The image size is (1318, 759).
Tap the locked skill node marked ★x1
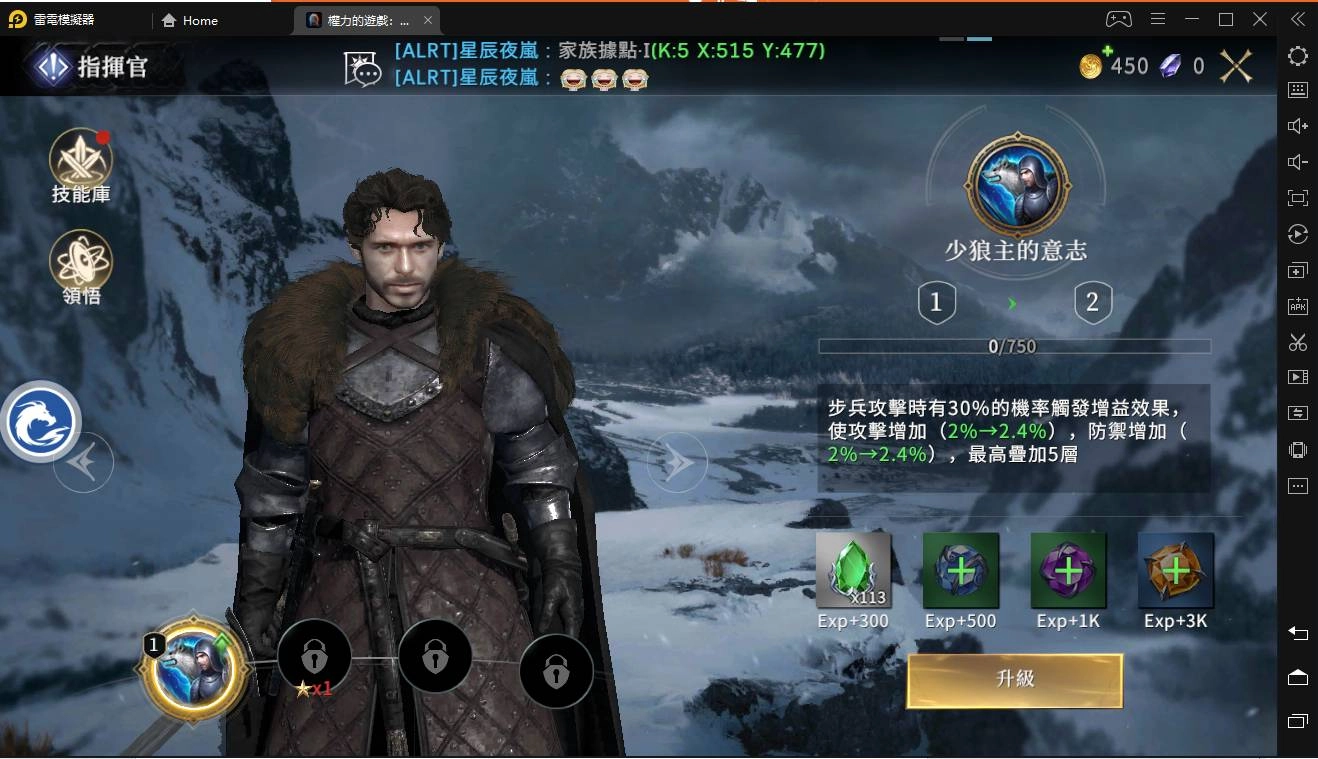point(315,656)
